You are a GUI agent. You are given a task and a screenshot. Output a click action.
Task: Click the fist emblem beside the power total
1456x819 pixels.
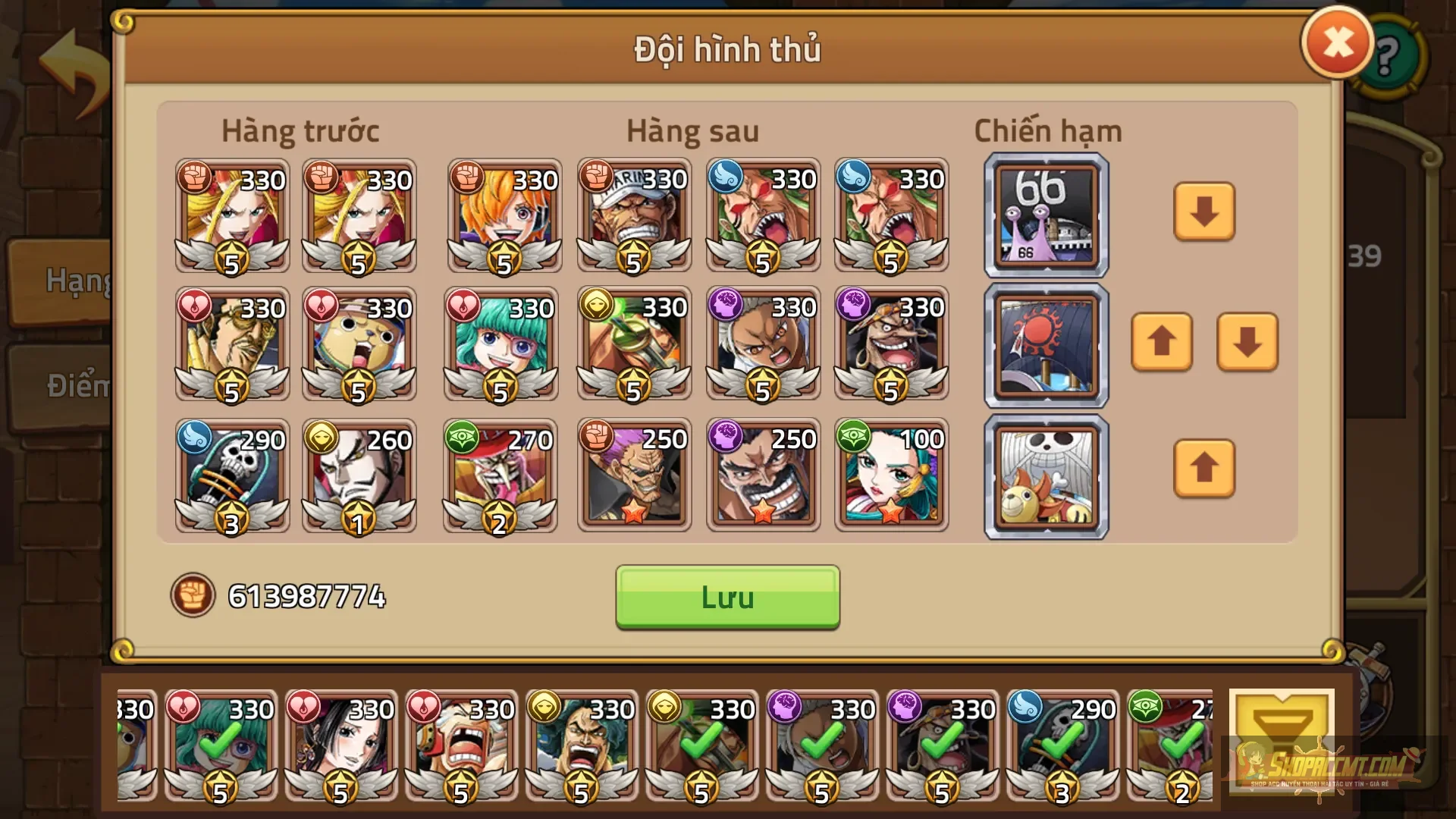(x=193, y=598)
